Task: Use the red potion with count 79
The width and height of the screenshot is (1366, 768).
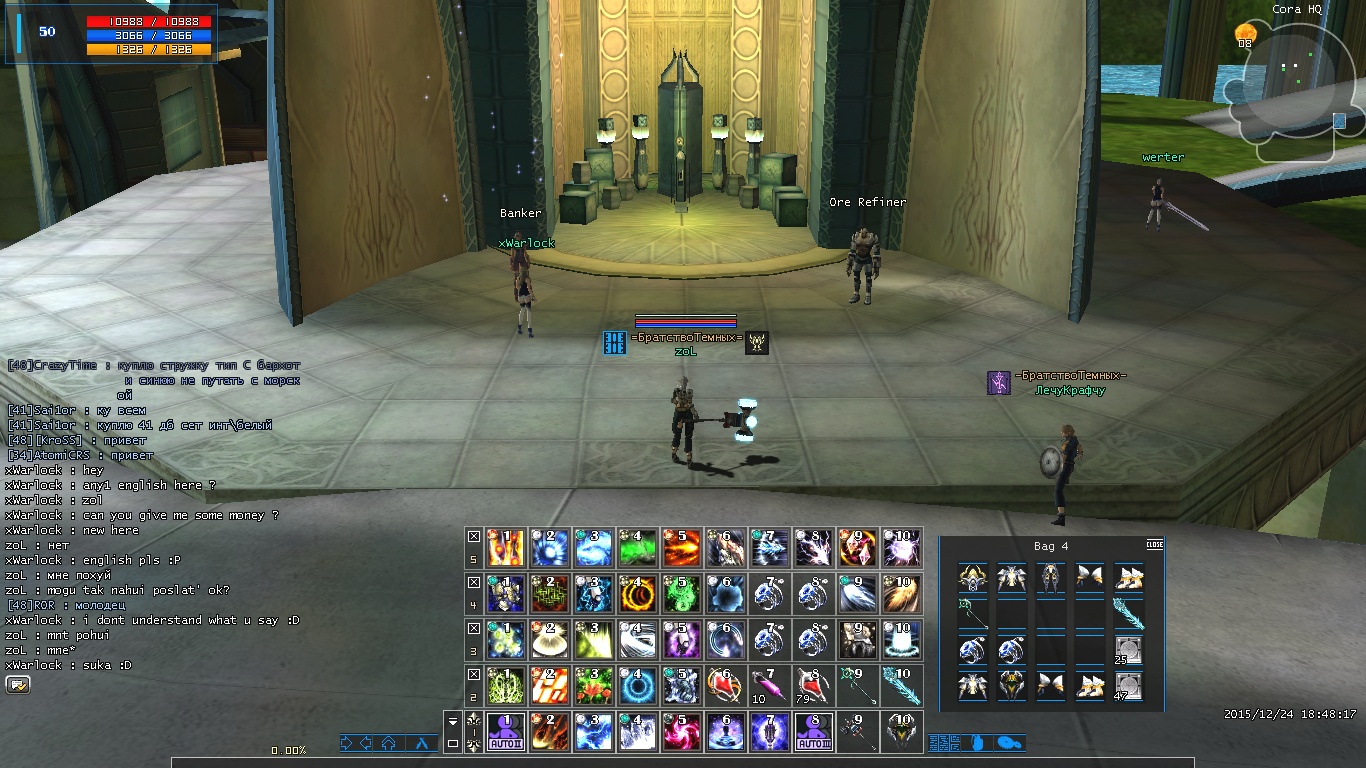Action: click(814, 685)
